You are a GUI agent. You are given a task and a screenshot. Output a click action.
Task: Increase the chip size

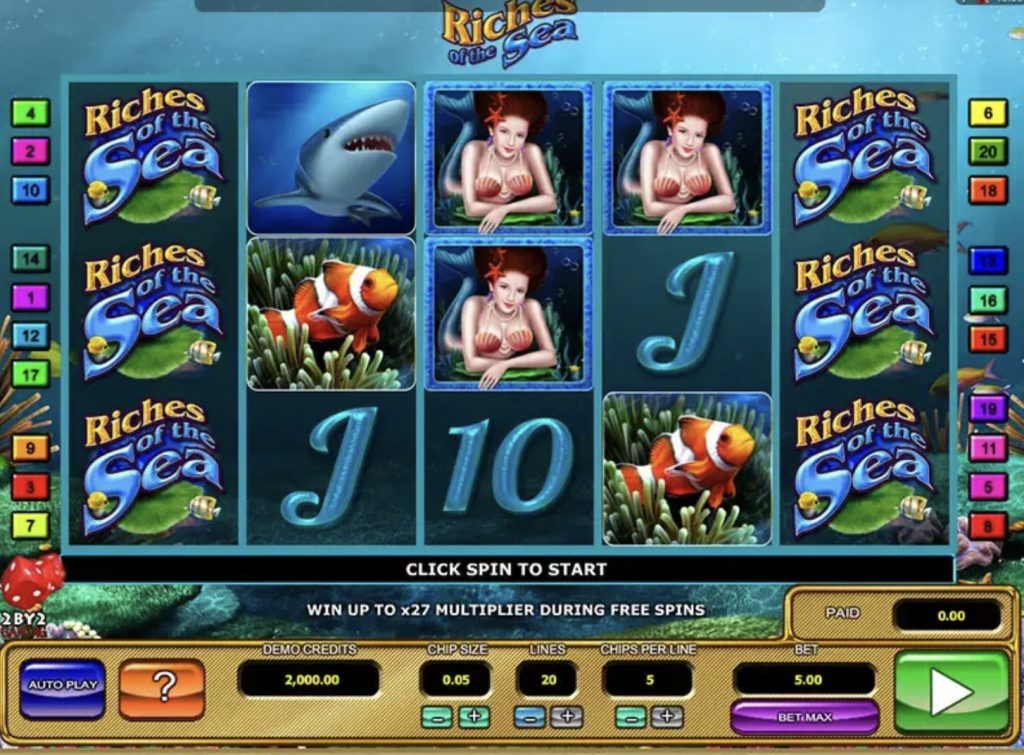point(473,717)
